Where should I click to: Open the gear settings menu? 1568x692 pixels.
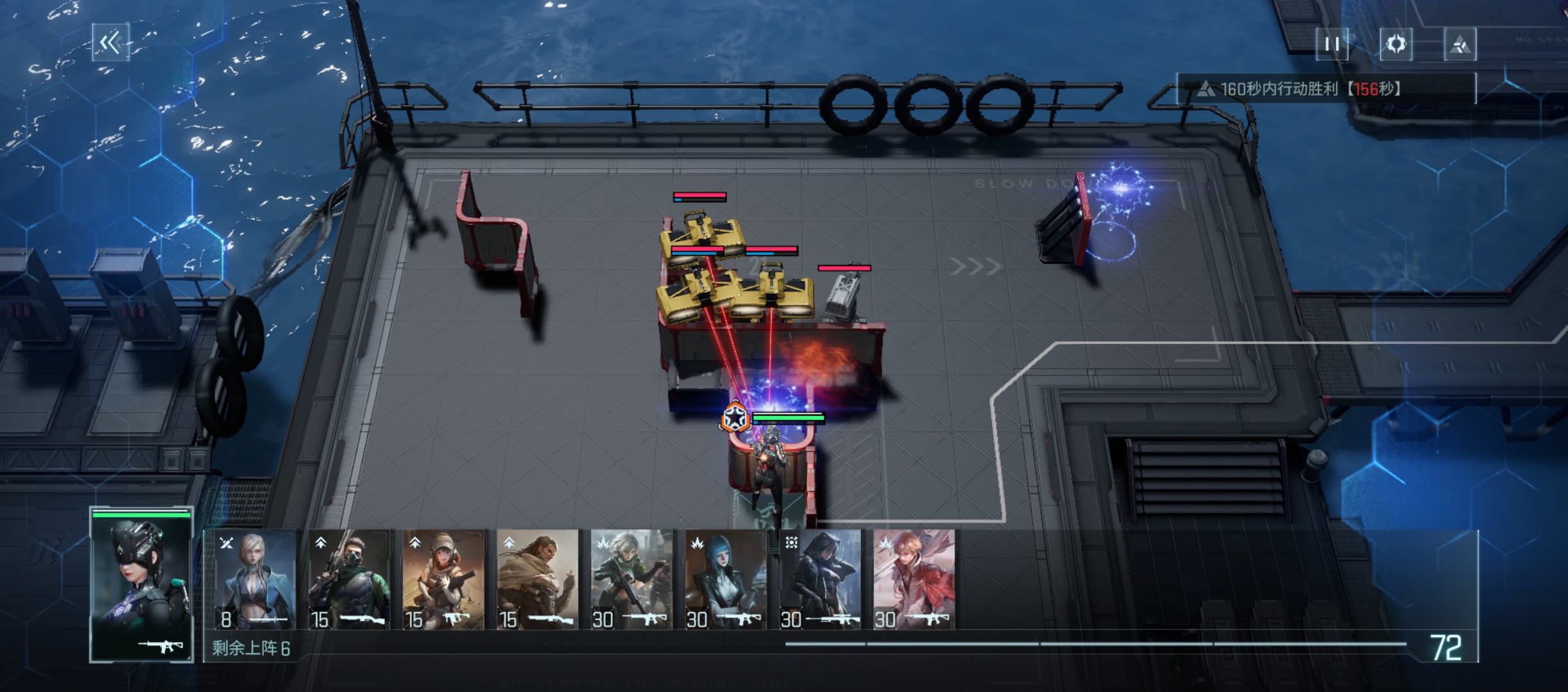click(1396, 44)
